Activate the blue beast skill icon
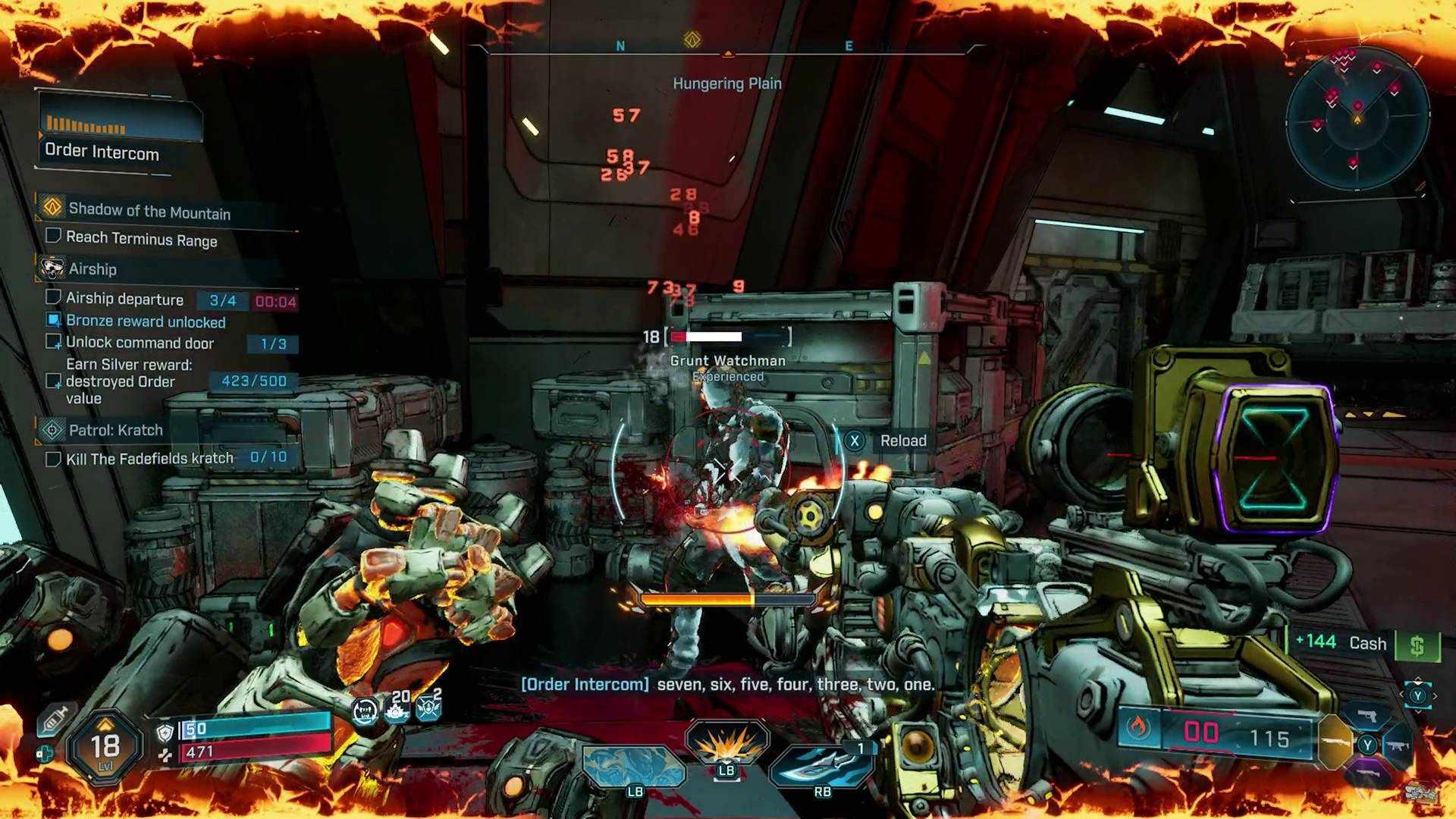 (x=634, y=766)
